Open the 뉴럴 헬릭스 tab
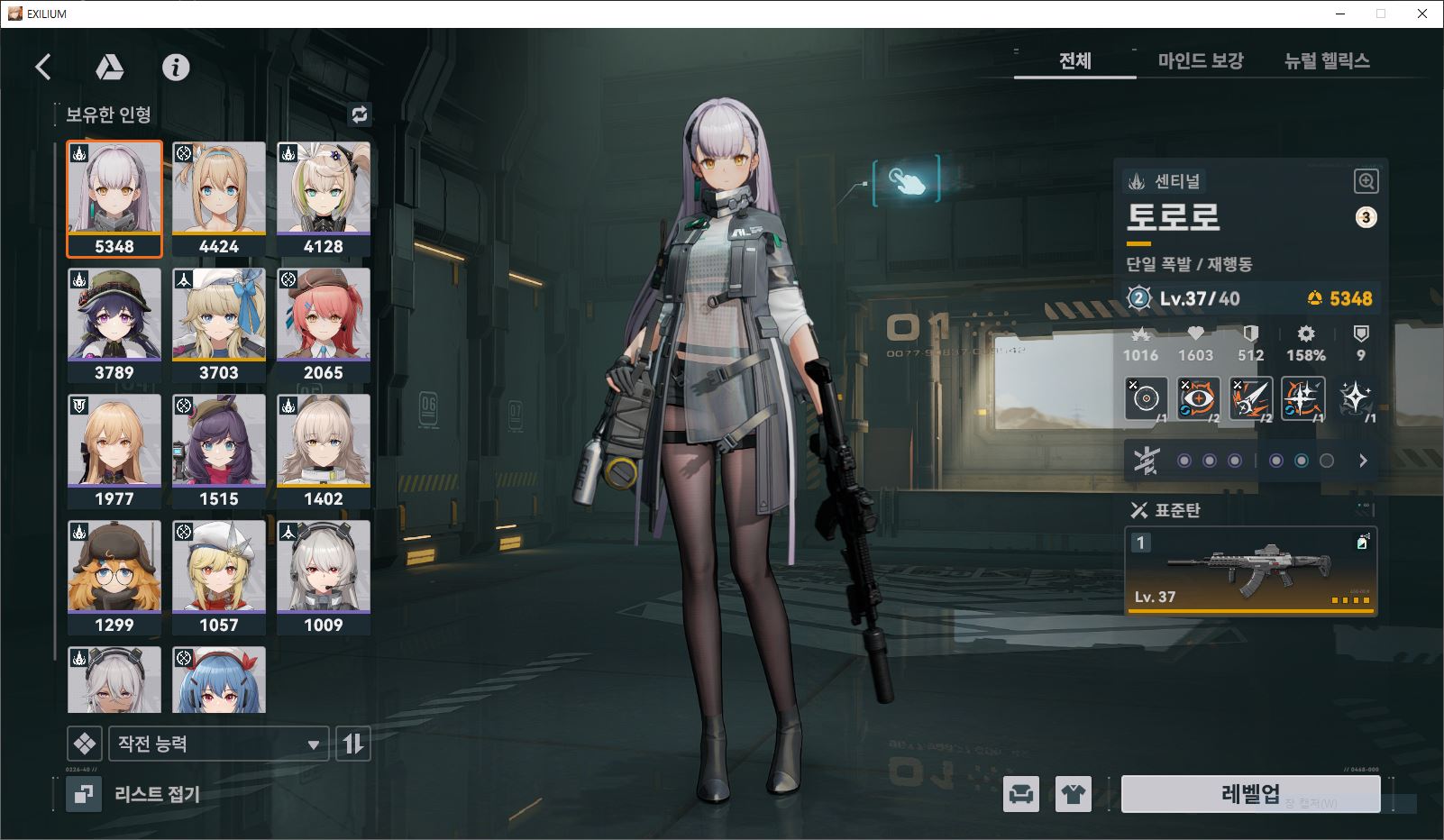The image size is (1444, 840). (x=1327, y=61)
